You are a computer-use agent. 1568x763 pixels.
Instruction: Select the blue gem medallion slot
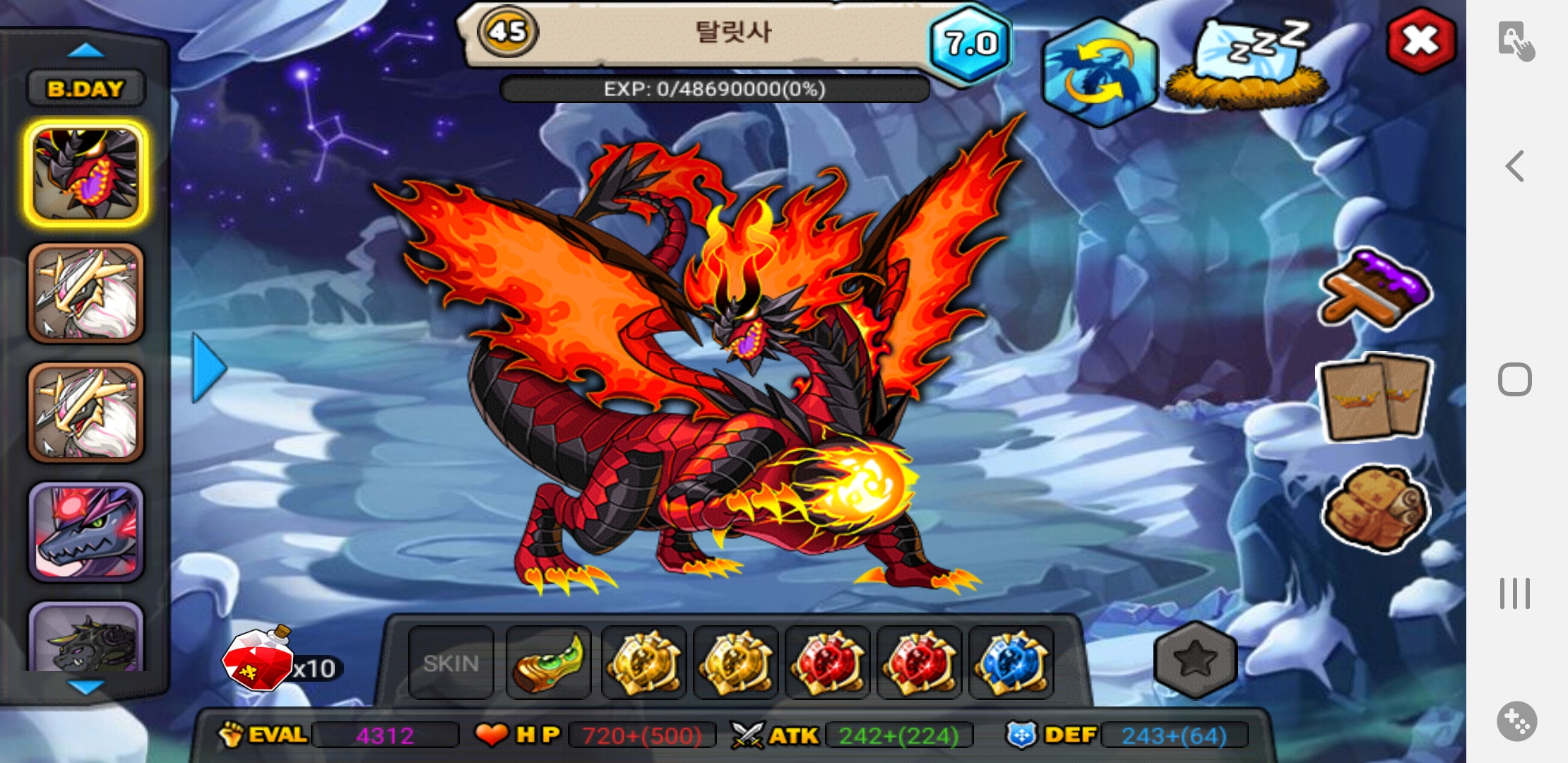tap(1011, 663)
